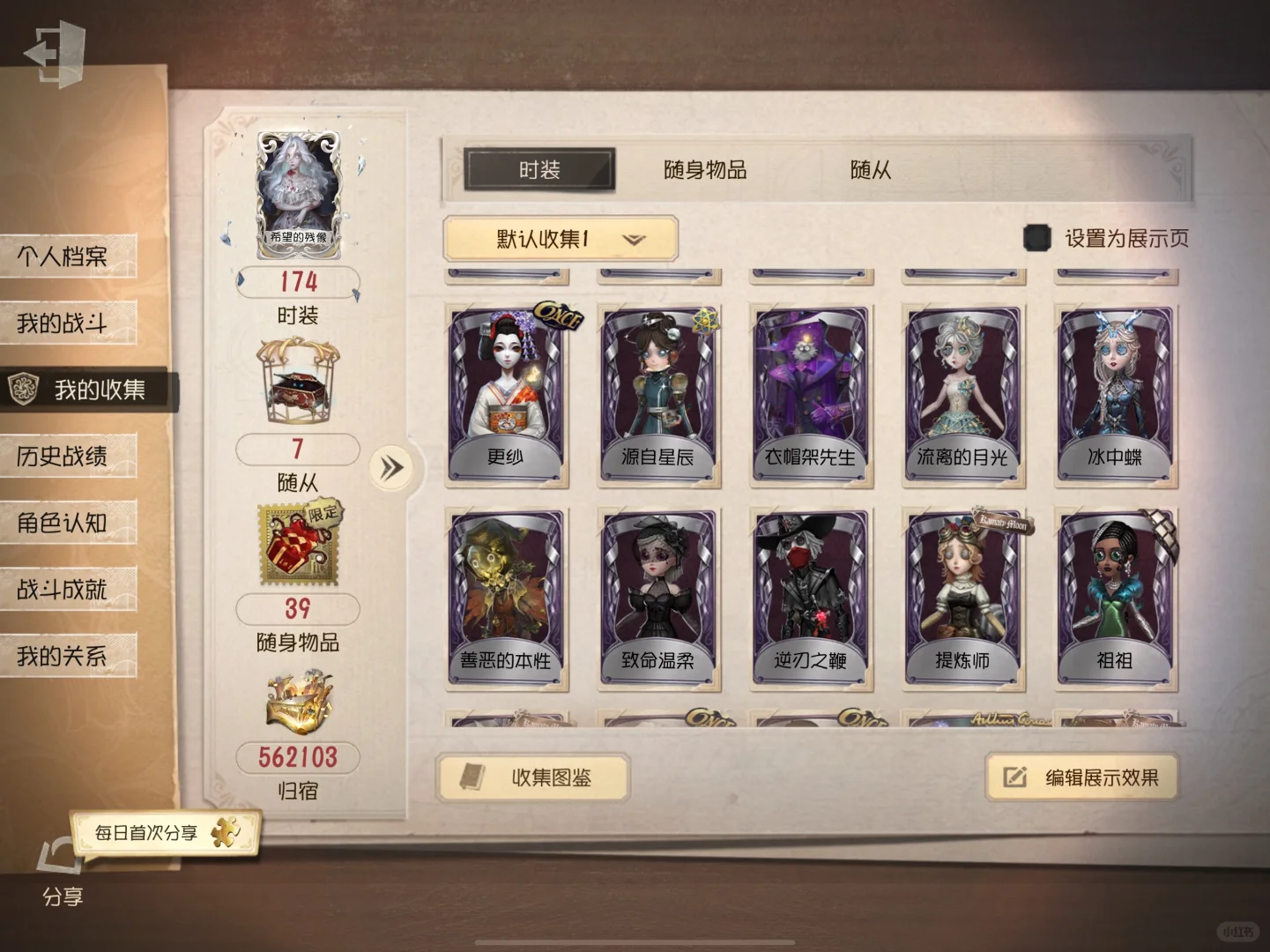The height and width of the screenshot is (952, 1270).
Task: Select the shield icon next to 我的收集
Action: point(26,388)
